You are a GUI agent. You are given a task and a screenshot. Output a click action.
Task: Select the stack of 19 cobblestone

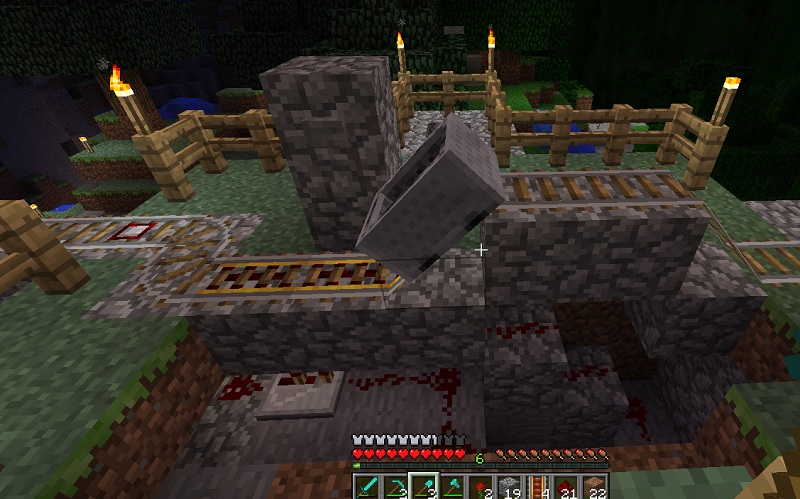[x=509, y=487]
